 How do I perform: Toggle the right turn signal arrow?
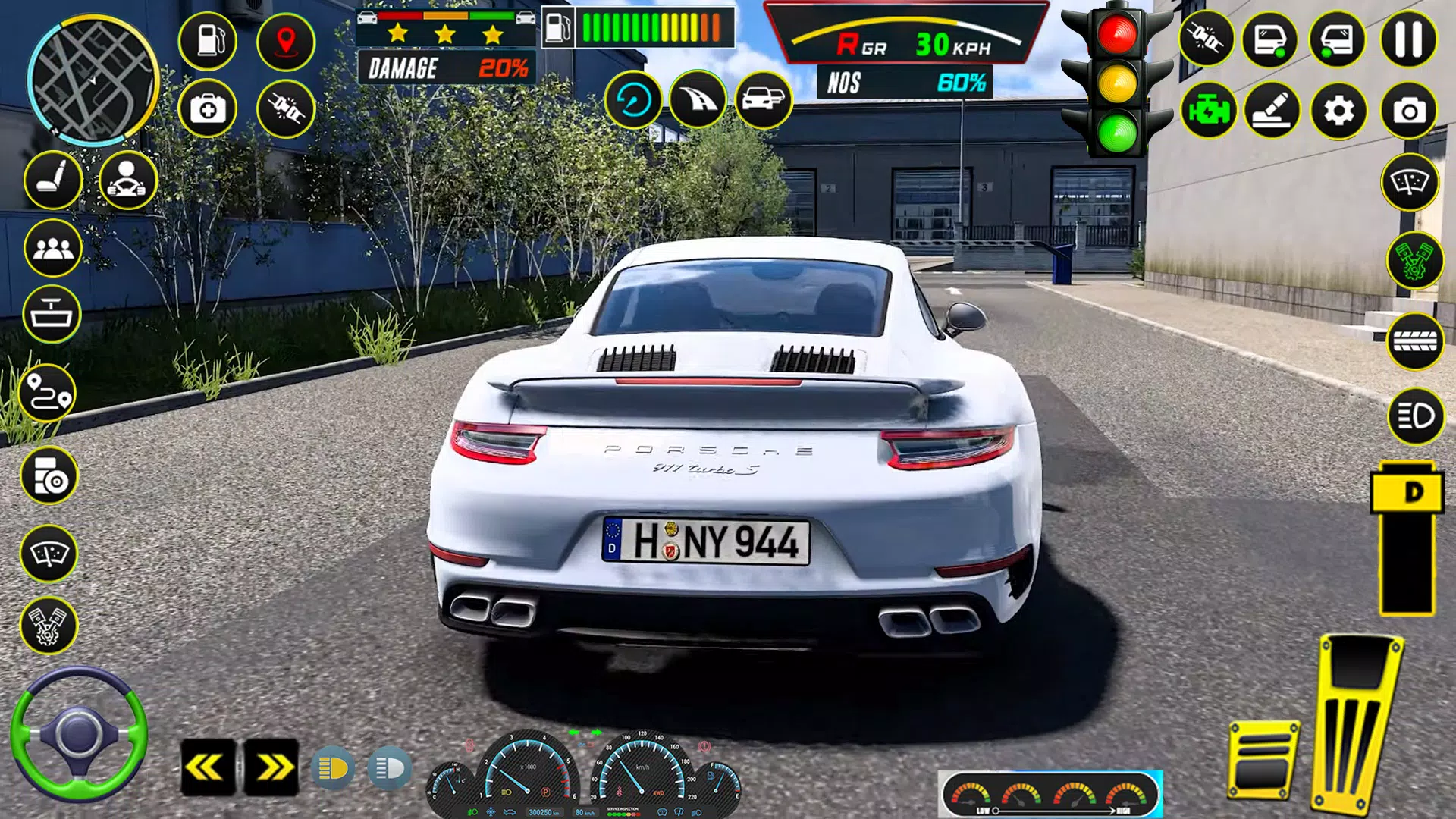tap(271, 767)
